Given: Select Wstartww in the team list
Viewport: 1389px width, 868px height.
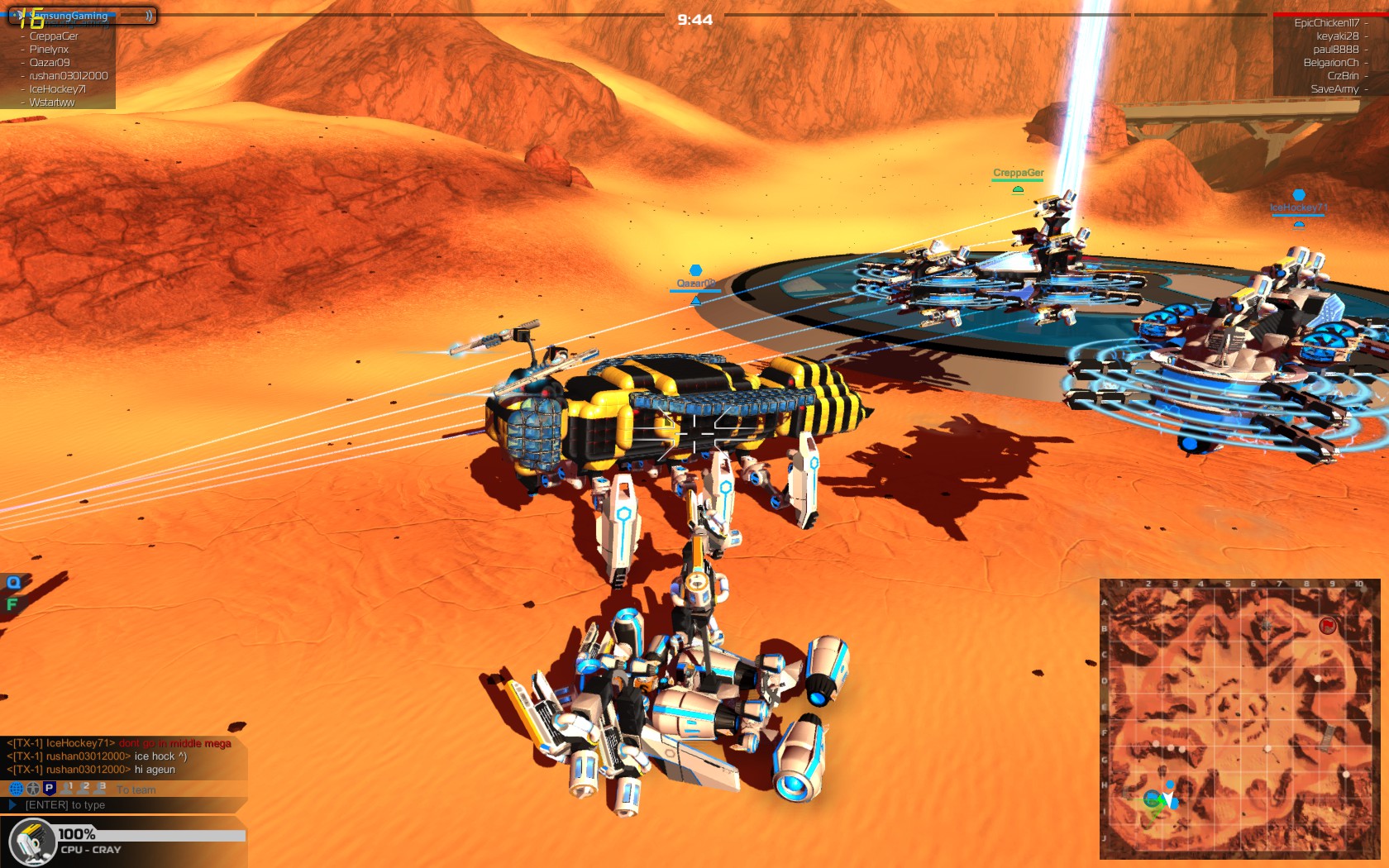Looking at the screenshot, I should coord(52,103).
